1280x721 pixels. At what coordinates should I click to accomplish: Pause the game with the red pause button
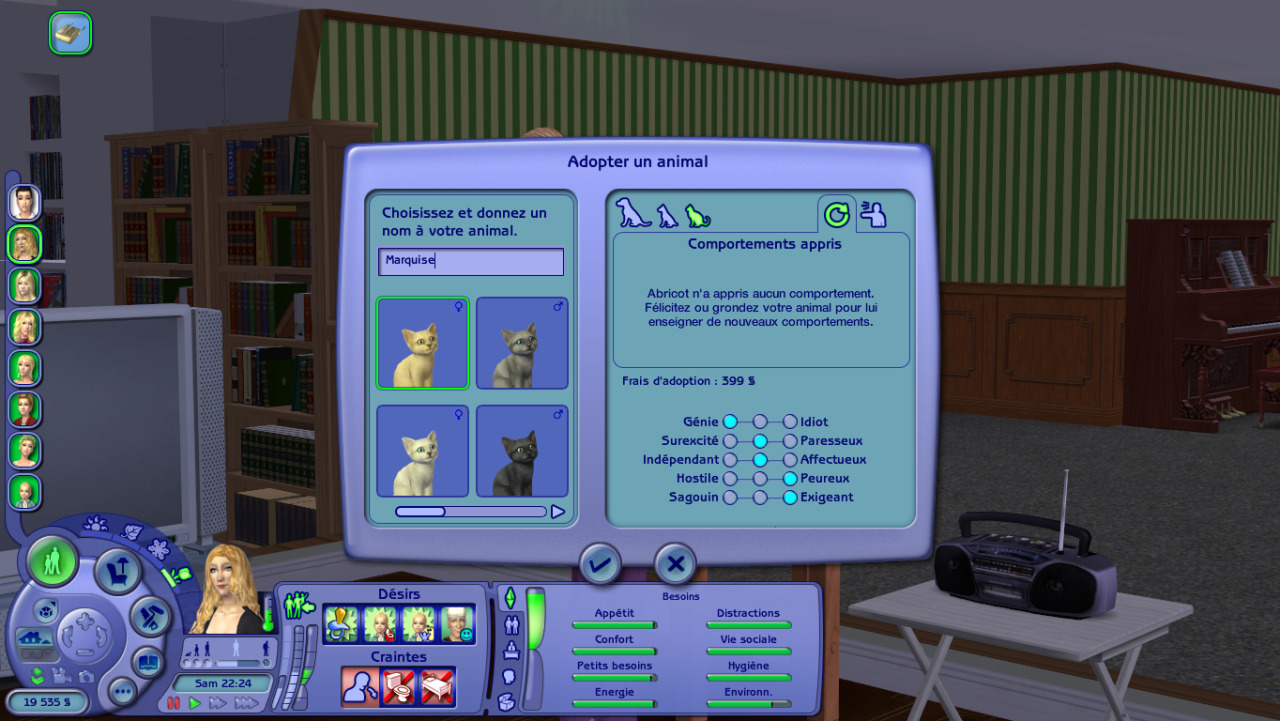pos(174,703)
